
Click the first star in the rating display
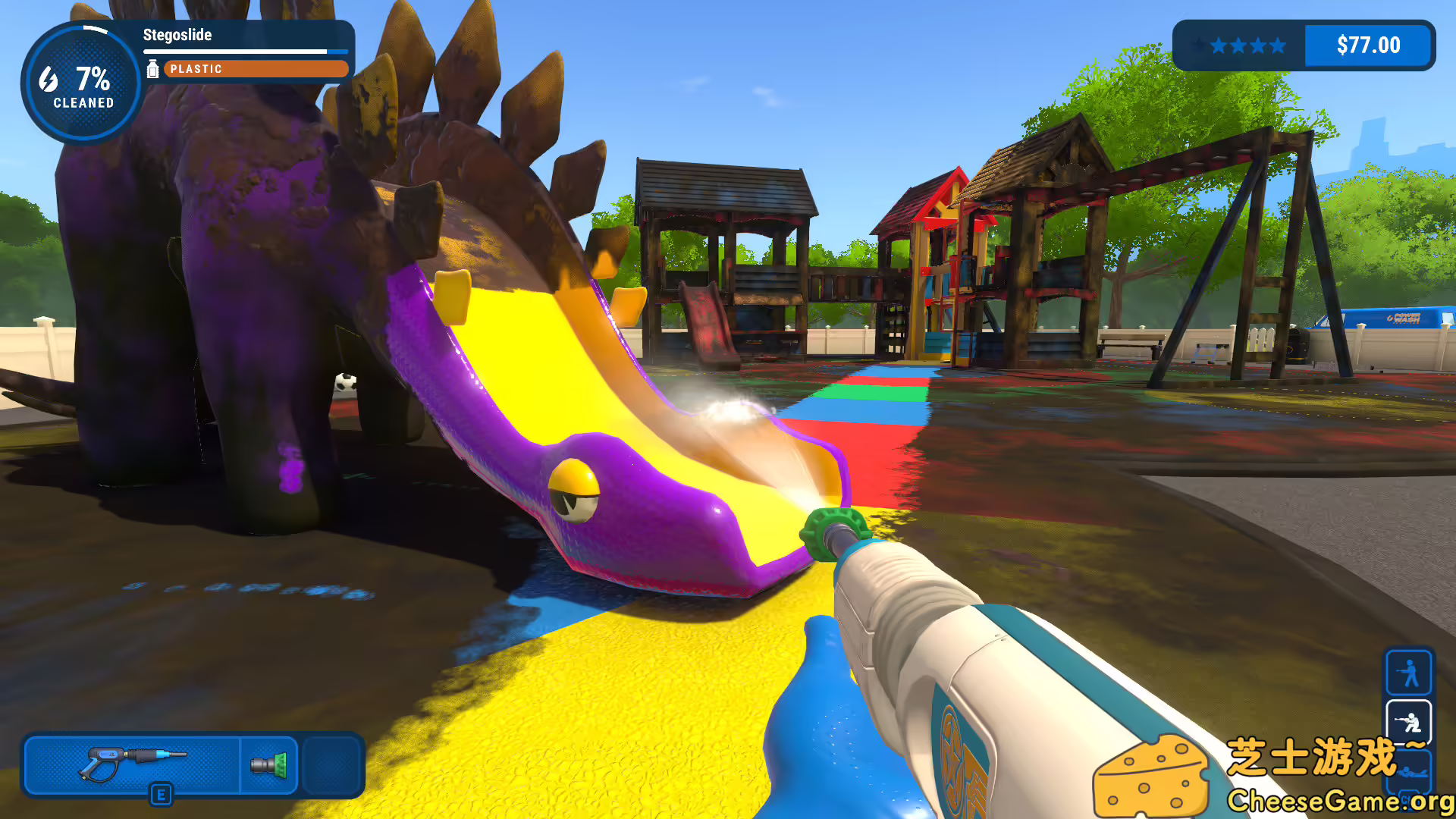[x=1199, y=45]
